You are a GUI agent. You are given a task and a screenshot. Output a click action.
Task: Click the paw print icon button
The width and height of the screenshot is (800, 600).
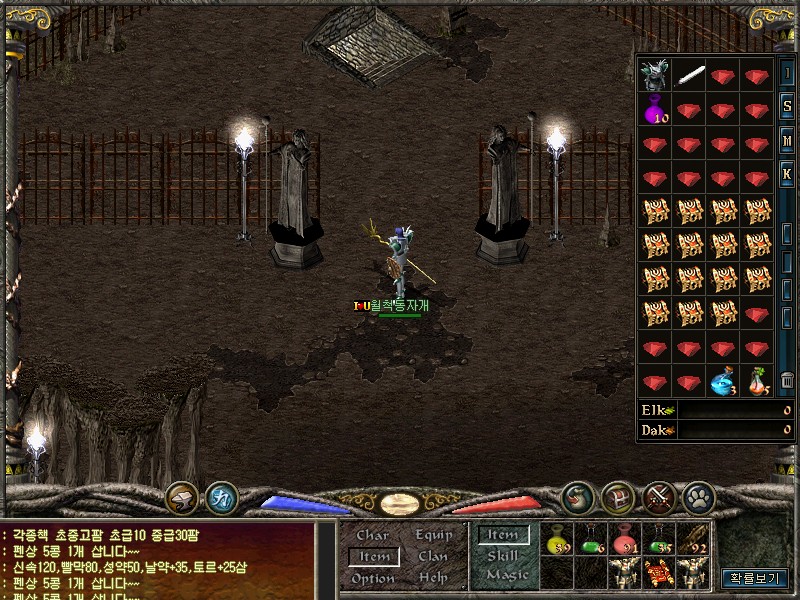(x=697, y=496)
